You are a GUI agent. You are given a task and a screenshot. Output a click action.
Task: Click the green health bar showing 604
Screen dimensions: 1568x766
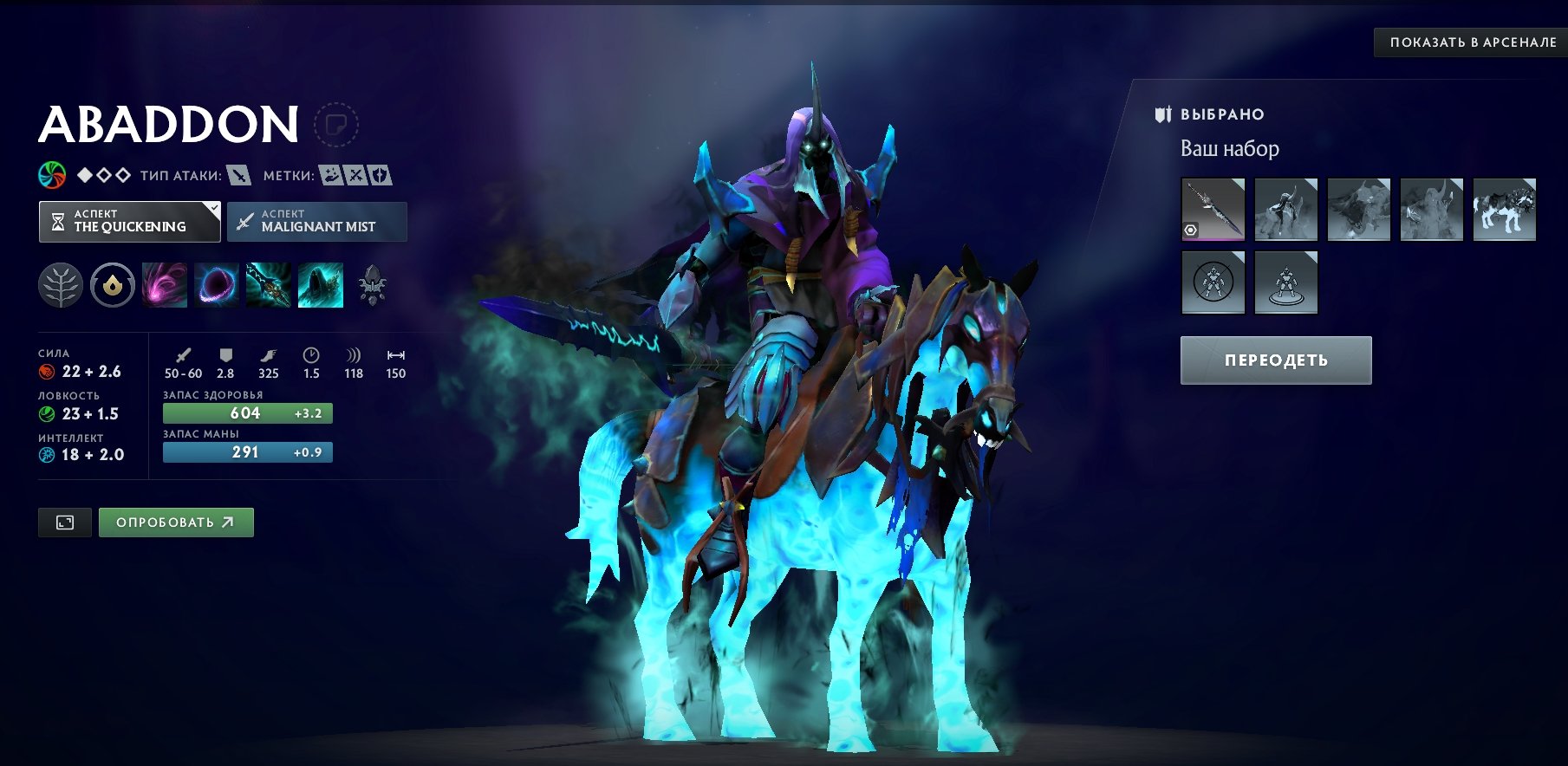pos(247,414)
